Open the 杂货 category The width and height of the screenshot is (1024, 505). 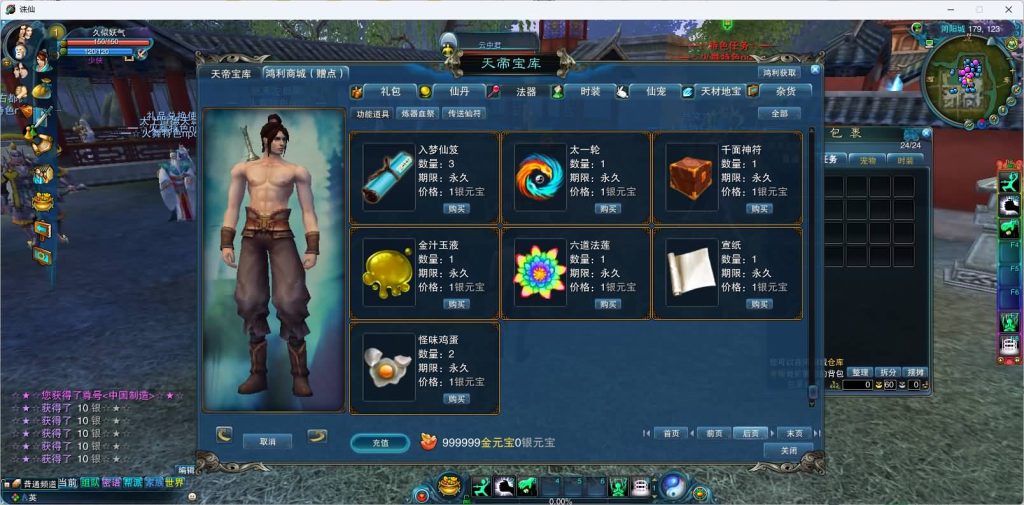pos(786,91)
